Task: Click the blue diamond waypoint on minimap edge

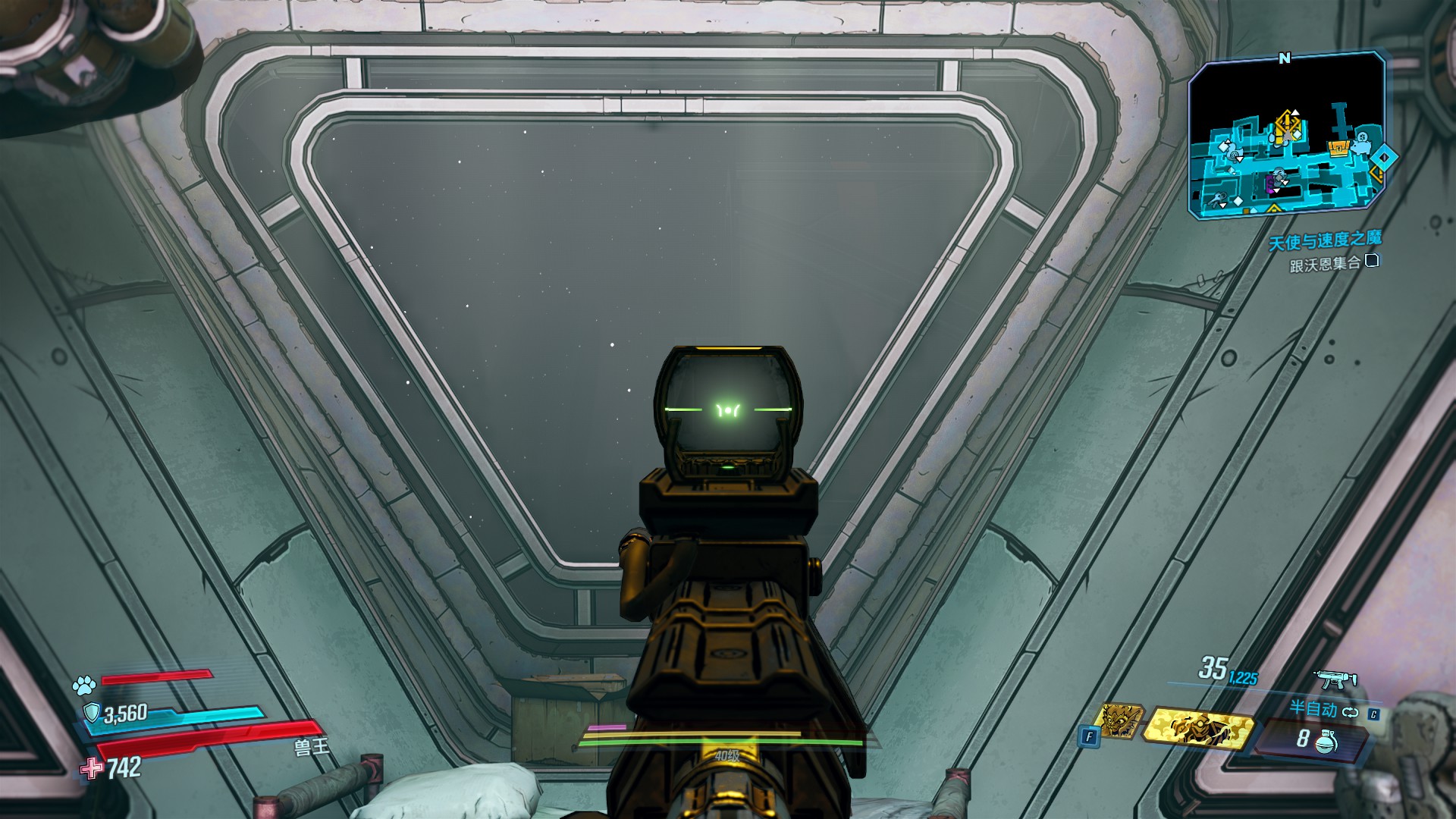Action: pos(1384,157)
